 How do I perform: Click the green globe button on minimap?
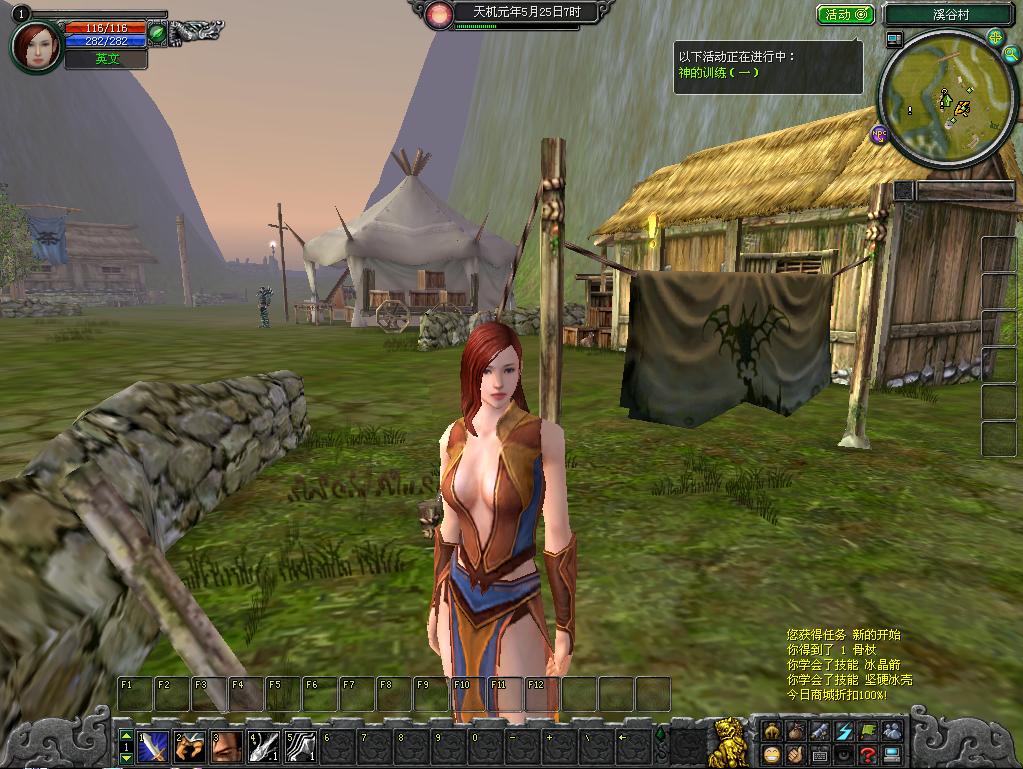tap(996, 38)
